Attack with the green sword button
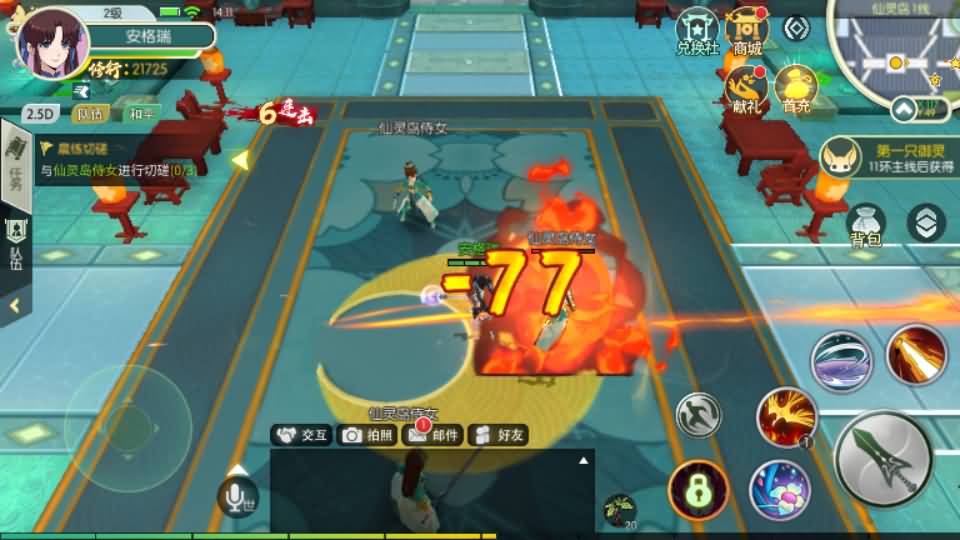 883,459
